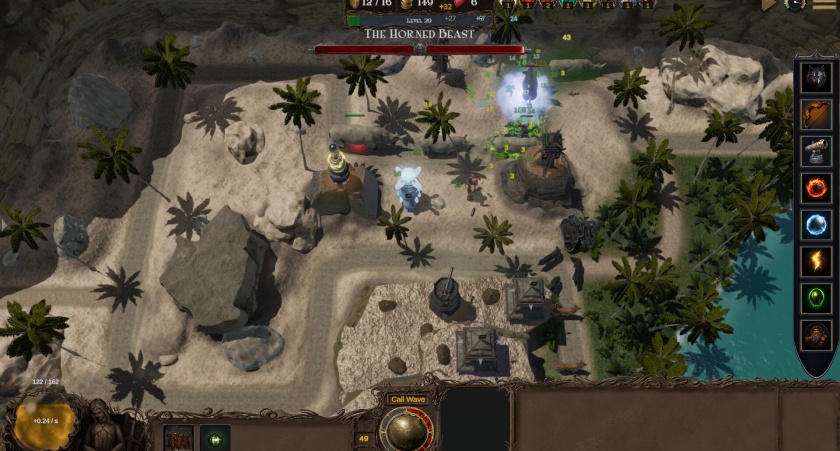This screenshot has width=840, height=451.
Task: Select the cannon tower icon
Action: [816, 151]
